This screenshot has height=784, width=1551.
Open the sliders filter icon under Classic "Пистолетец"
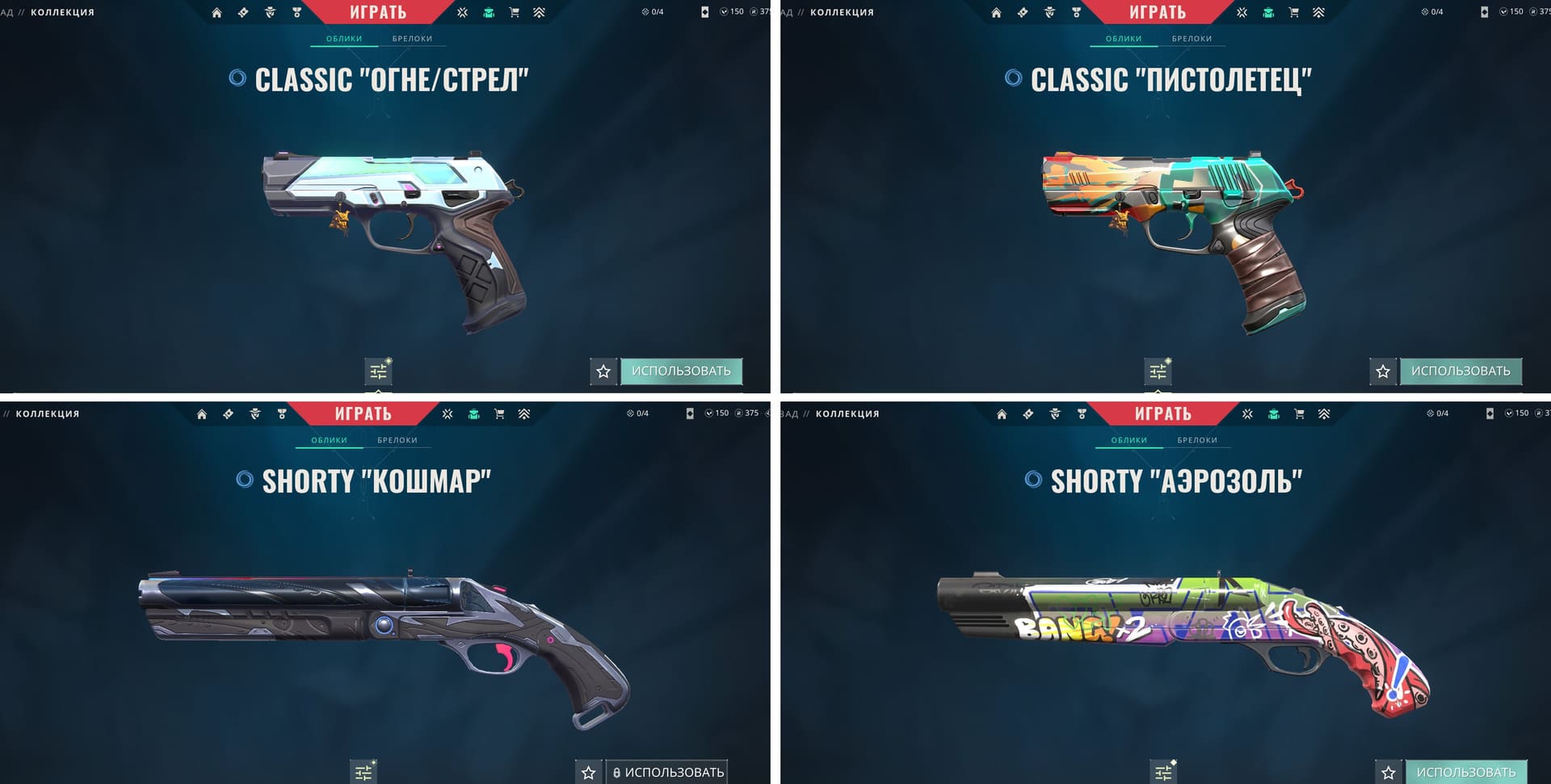pyautogui.click(x=1158, y=371)
